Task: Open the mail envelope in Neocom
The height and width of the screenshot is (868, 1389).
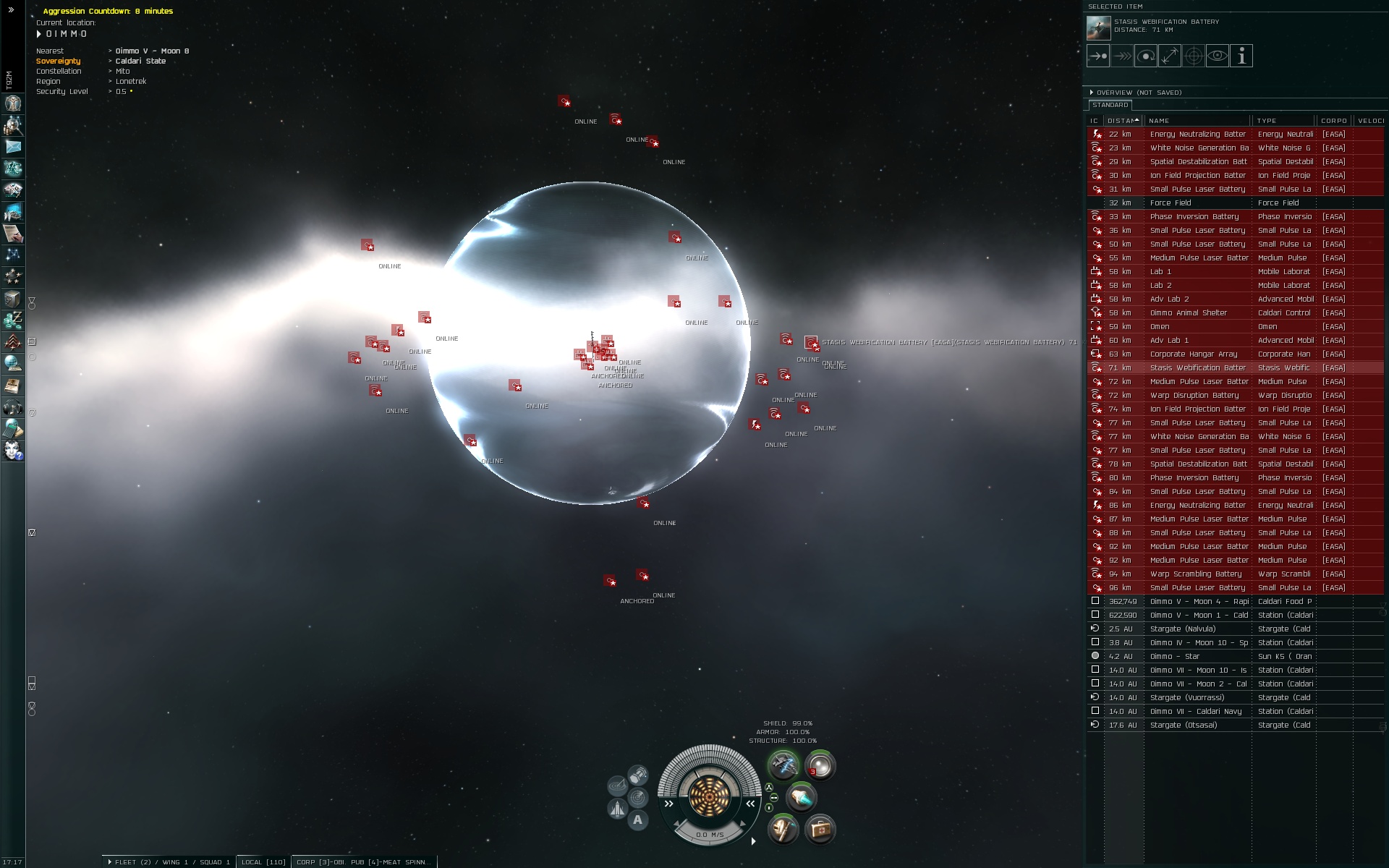Action: tap(13, 147)
